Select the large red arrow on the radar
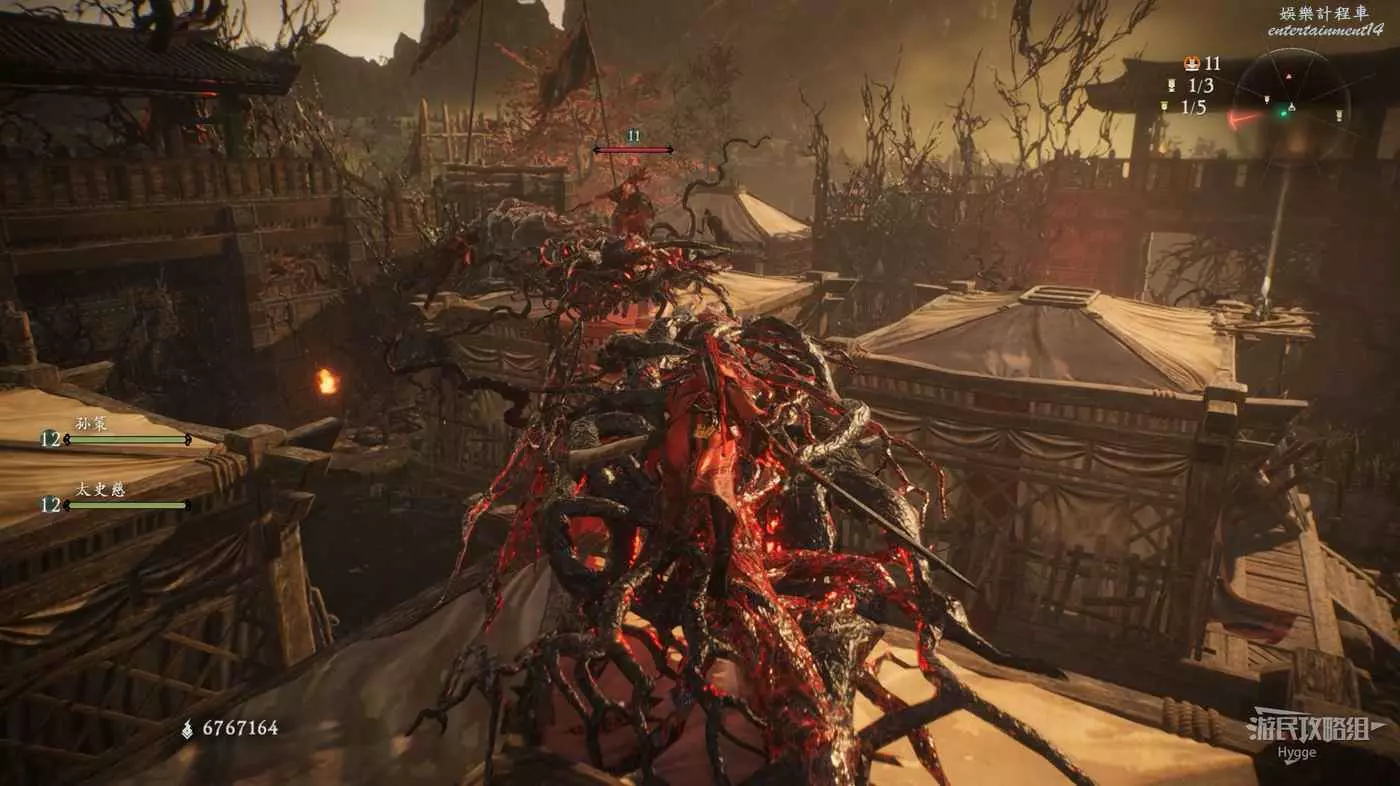 pyautogui.click(x=1243, y=118)
